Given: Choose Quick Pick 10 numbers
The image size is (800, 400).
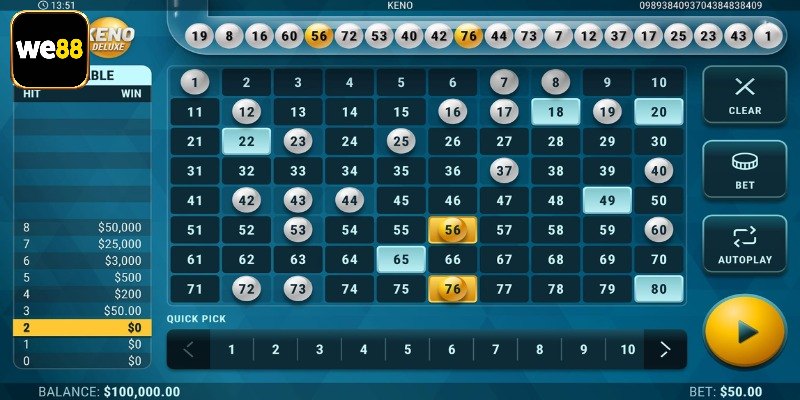Looking at the screenshot, I should click(x=627, y=350).
